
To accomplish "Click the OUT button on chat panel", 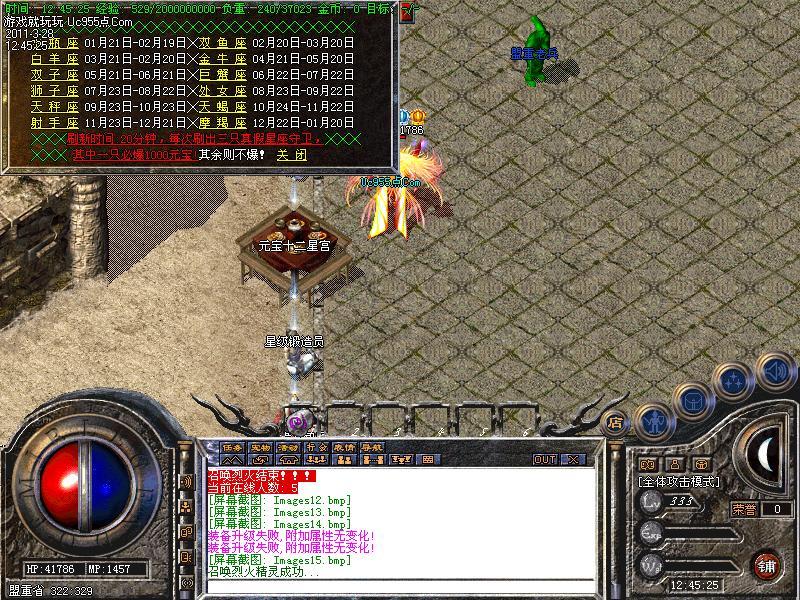I will tap(545, 460).
